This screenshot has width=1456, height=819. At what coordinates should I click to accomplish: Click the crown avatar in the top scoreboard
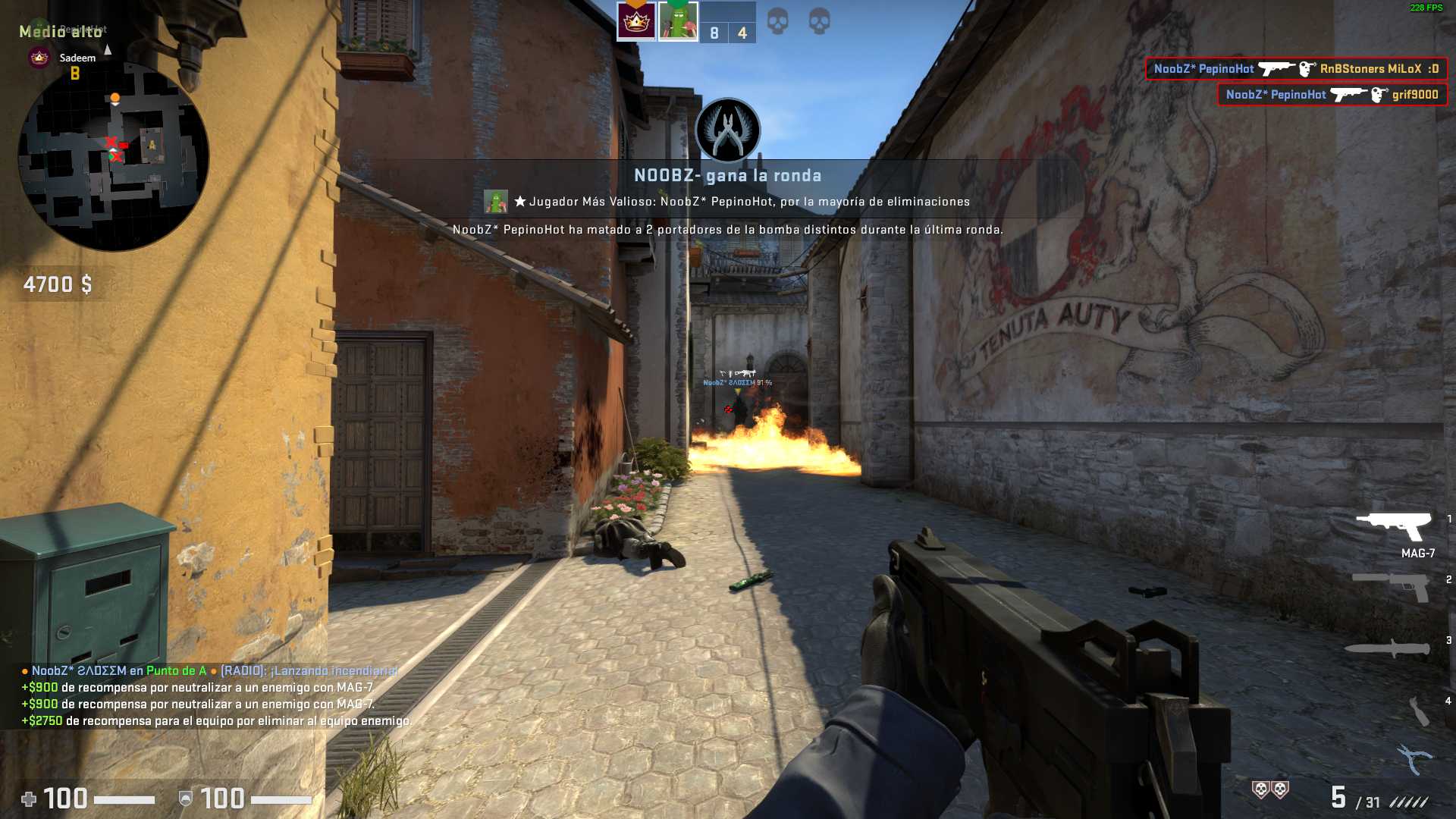(636, 21)
